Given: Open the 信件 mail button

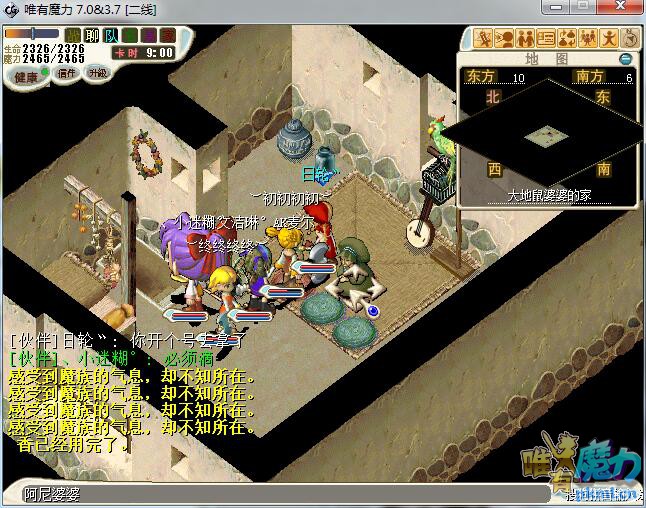Looking at the screenshot, I should coord(67,73).
